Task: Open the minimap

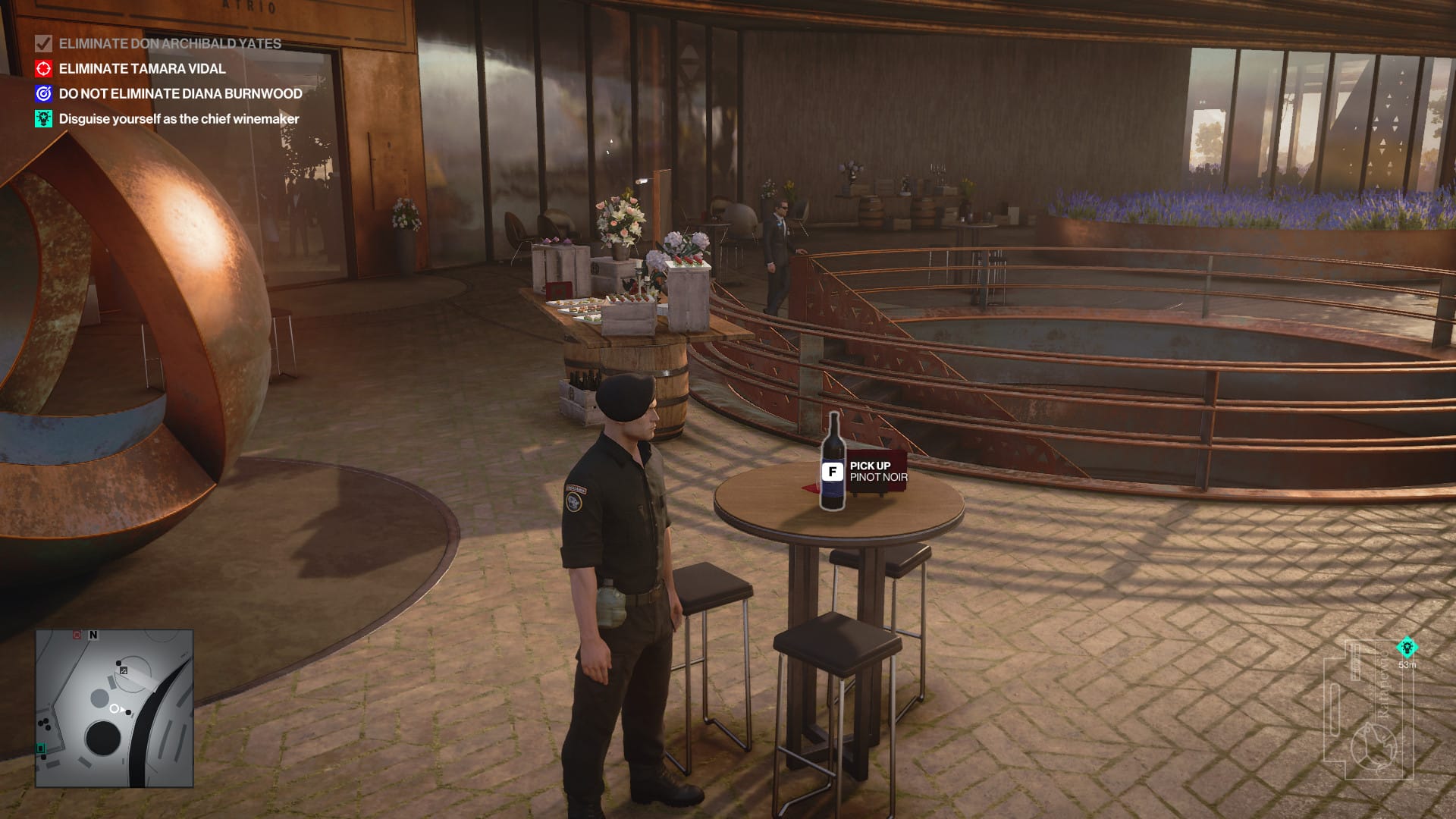Action: pyautogui.click(x=115, y=708)
